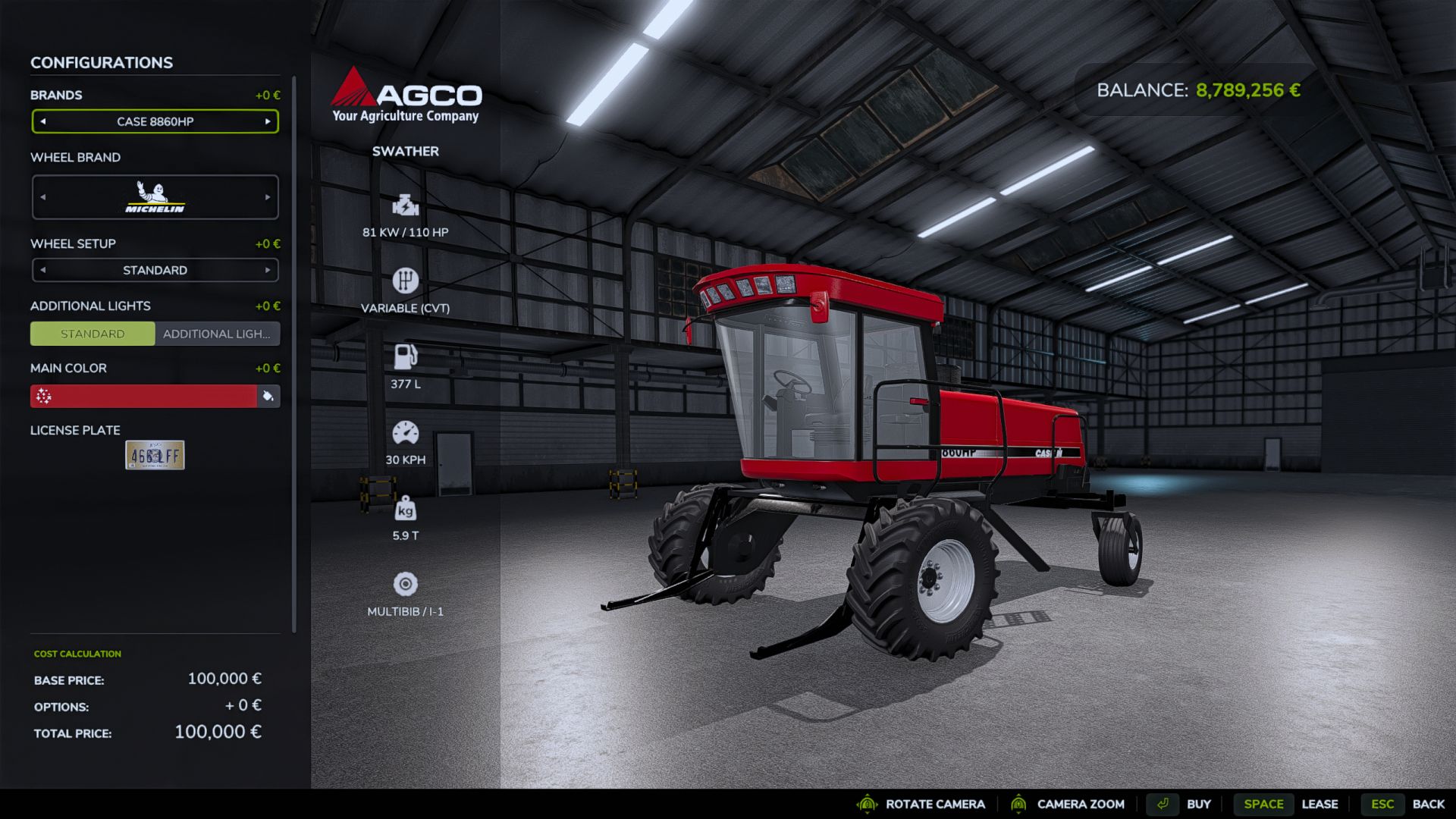Screen dimensions: 1456x819
Task: Select the Variable CVT transmission icon
Action: coord(406,281)
